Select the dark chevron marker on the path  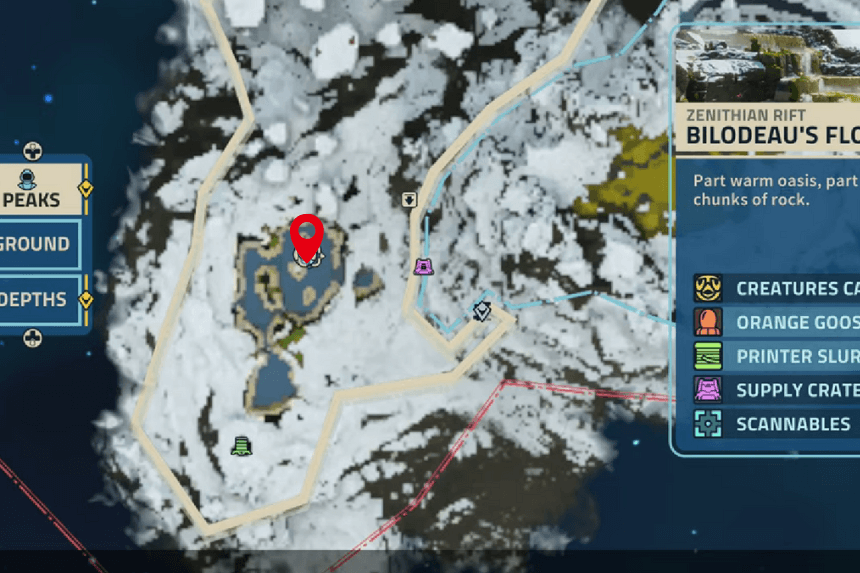pyautogui.click(x=482, y=311)
